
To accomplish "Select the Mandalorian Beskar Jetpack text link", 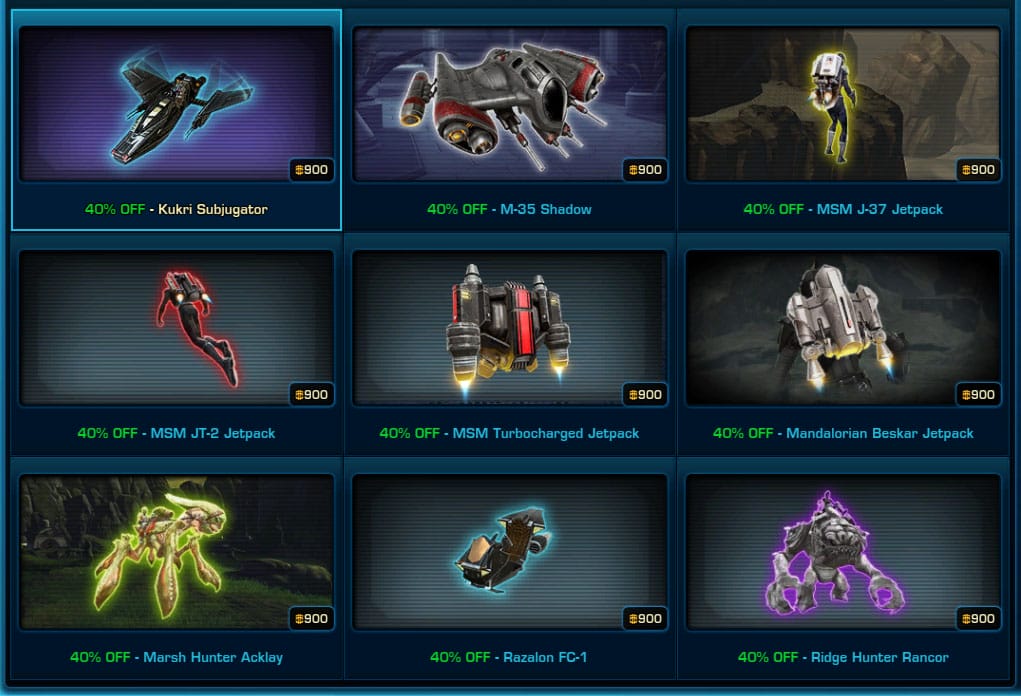I will point(880,434).
